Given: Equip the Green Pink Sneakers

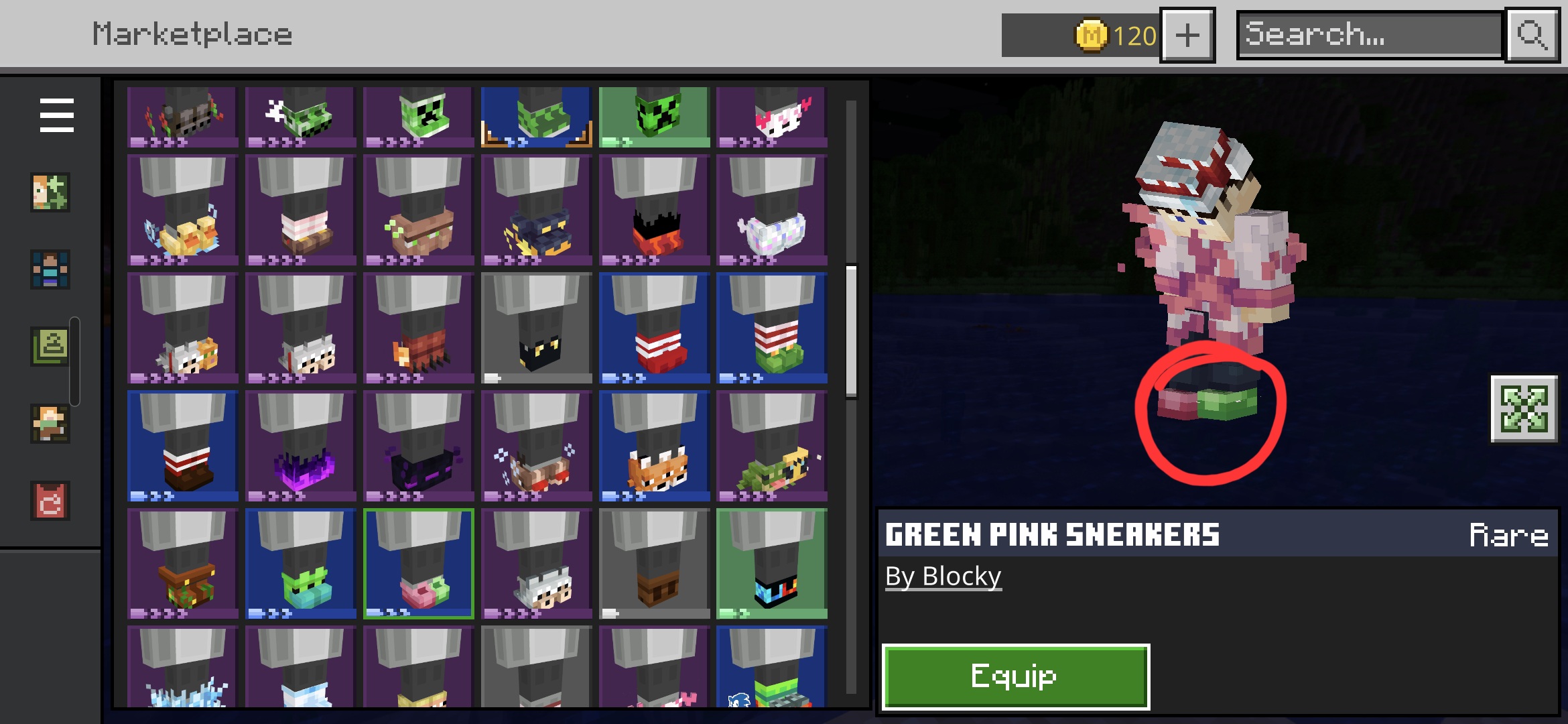Looking at the screenshot, I should click(x=1015, y=676).
